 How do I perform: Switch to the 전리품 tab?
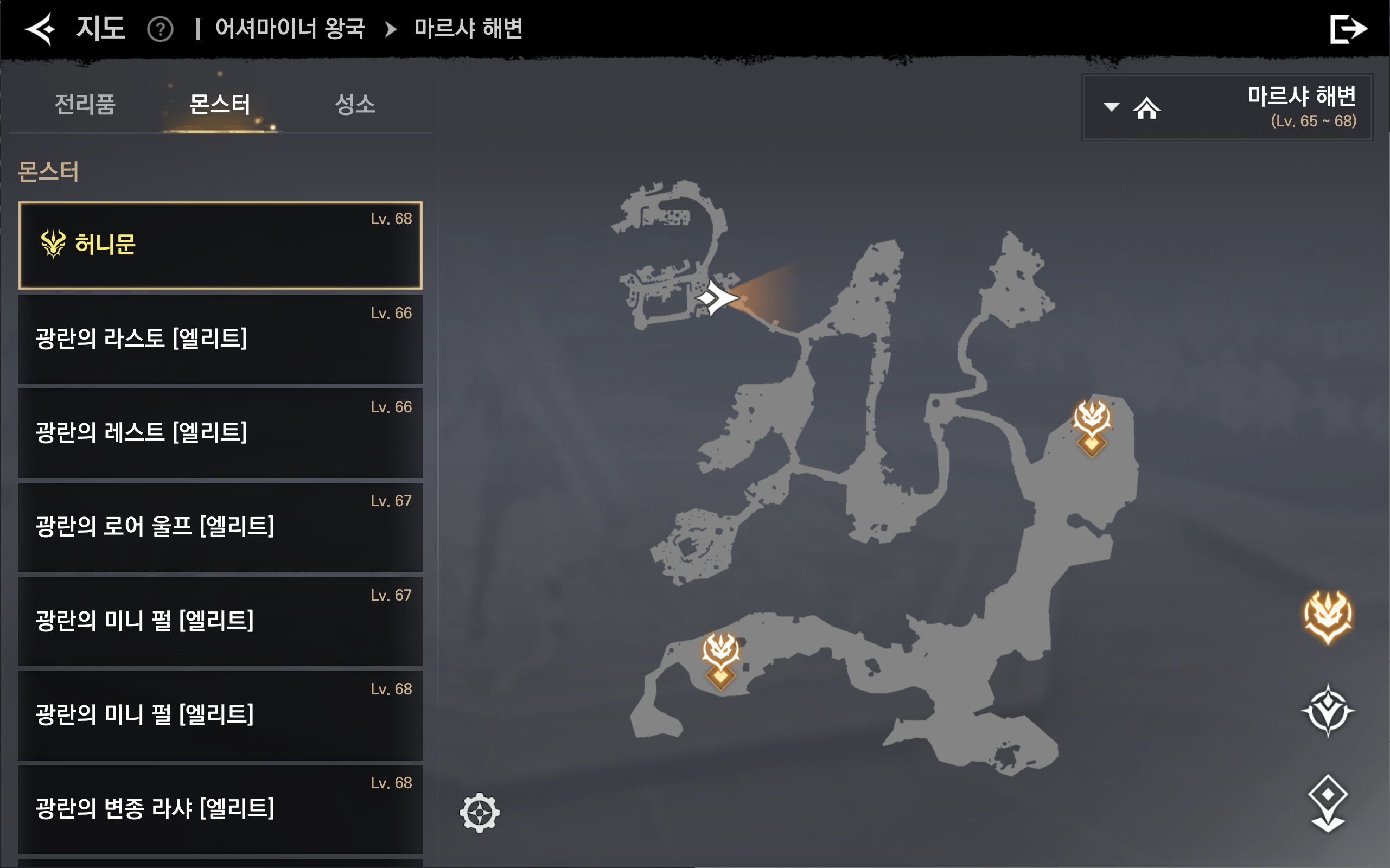(x=85, y=105)
